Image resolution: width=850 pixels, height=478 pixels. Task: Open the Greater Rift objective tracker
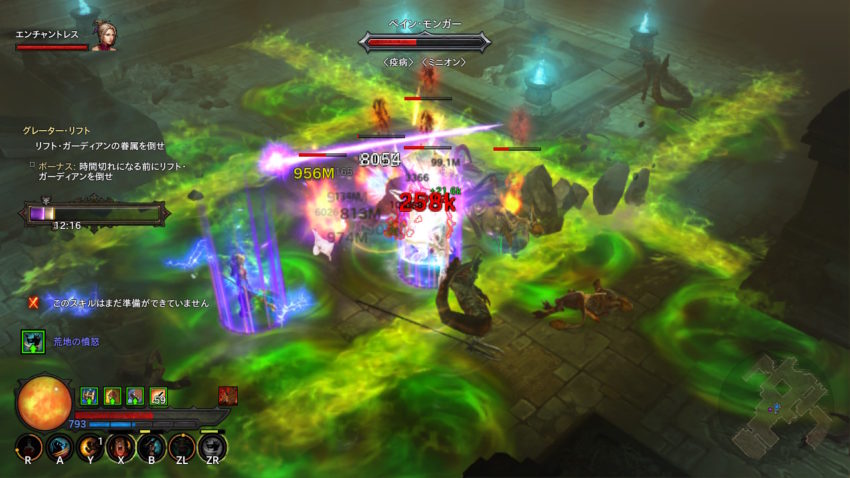[58, 130]
